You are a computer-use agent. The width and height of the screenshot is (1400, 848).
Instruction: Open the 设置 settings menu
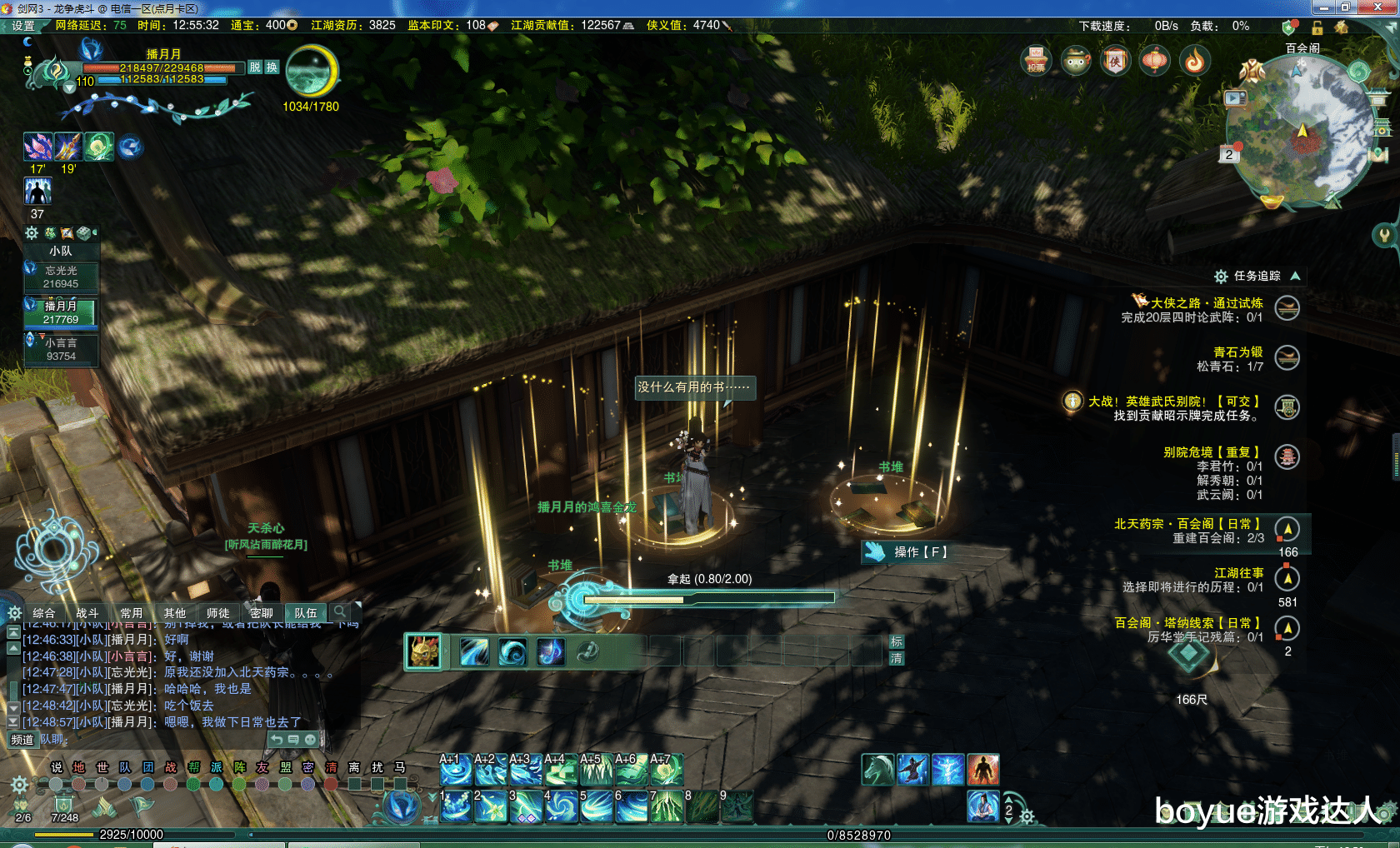pyautogui.click(x=22, y=26)
